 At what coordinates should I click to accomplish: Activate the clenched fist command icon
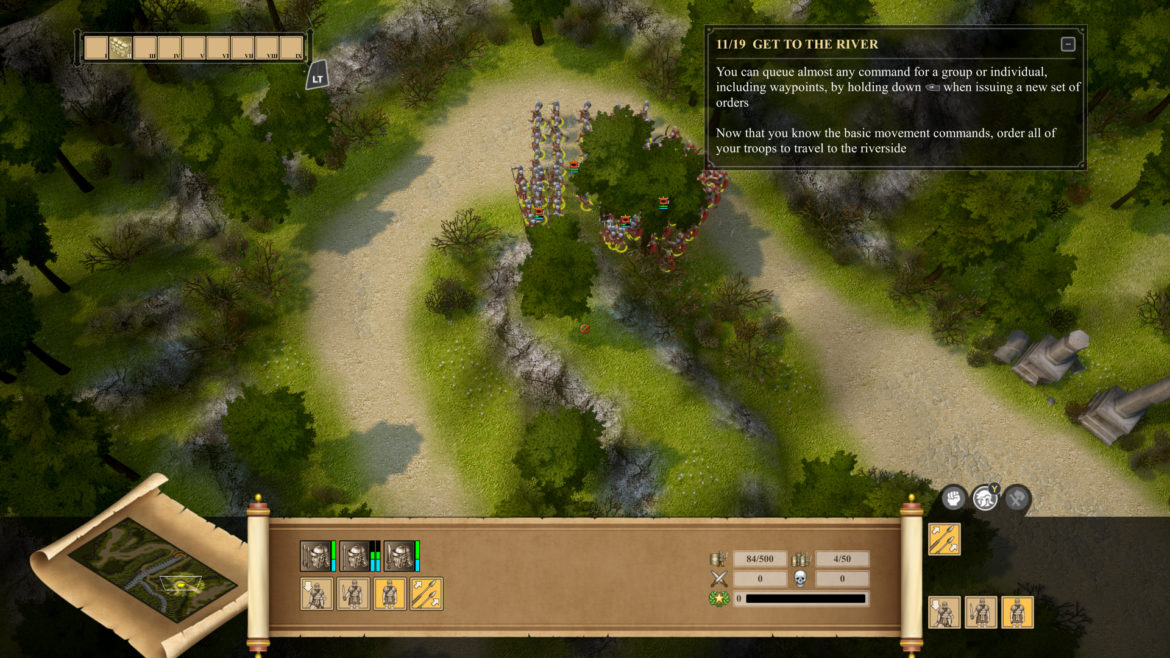[x=952, y=497]
